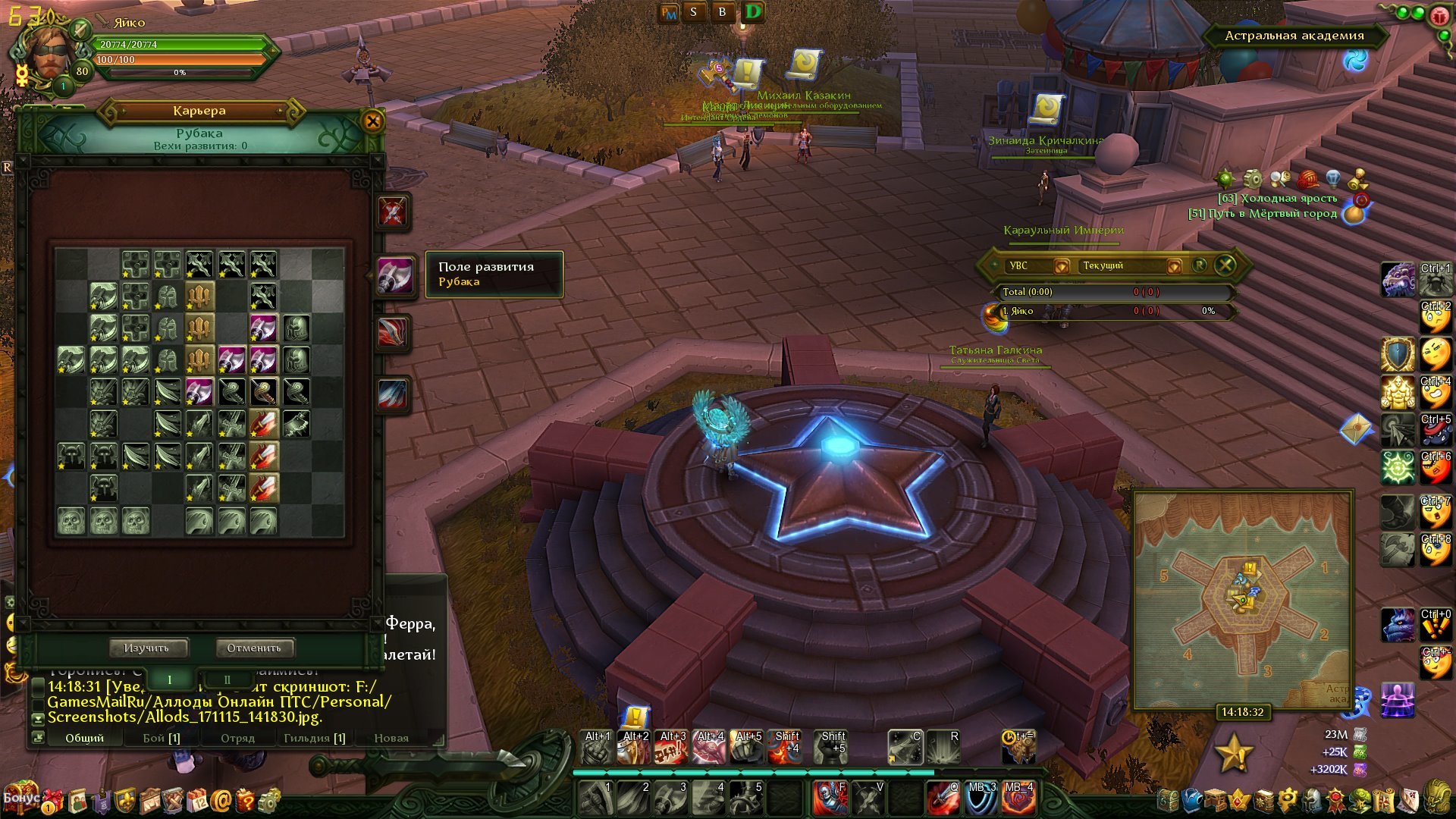Select the Рубака development field side tab

(395, 275)
